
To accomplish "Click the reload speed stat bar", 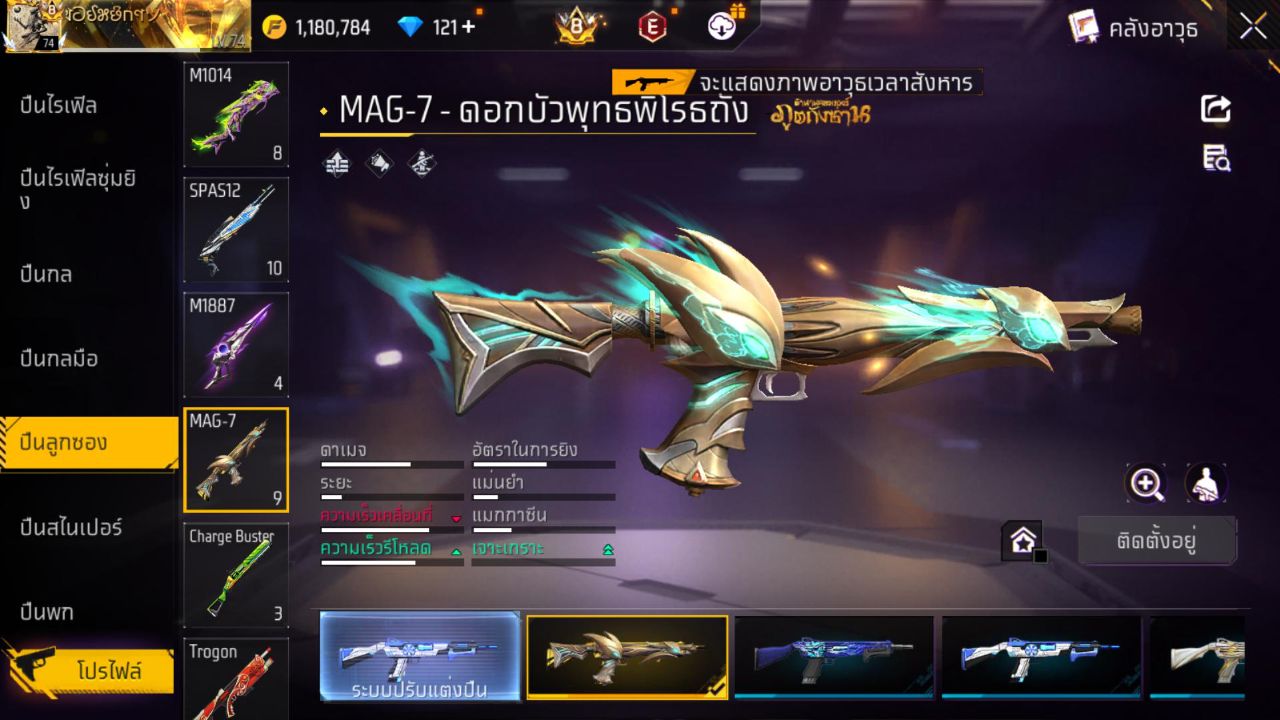I will 390,562.
